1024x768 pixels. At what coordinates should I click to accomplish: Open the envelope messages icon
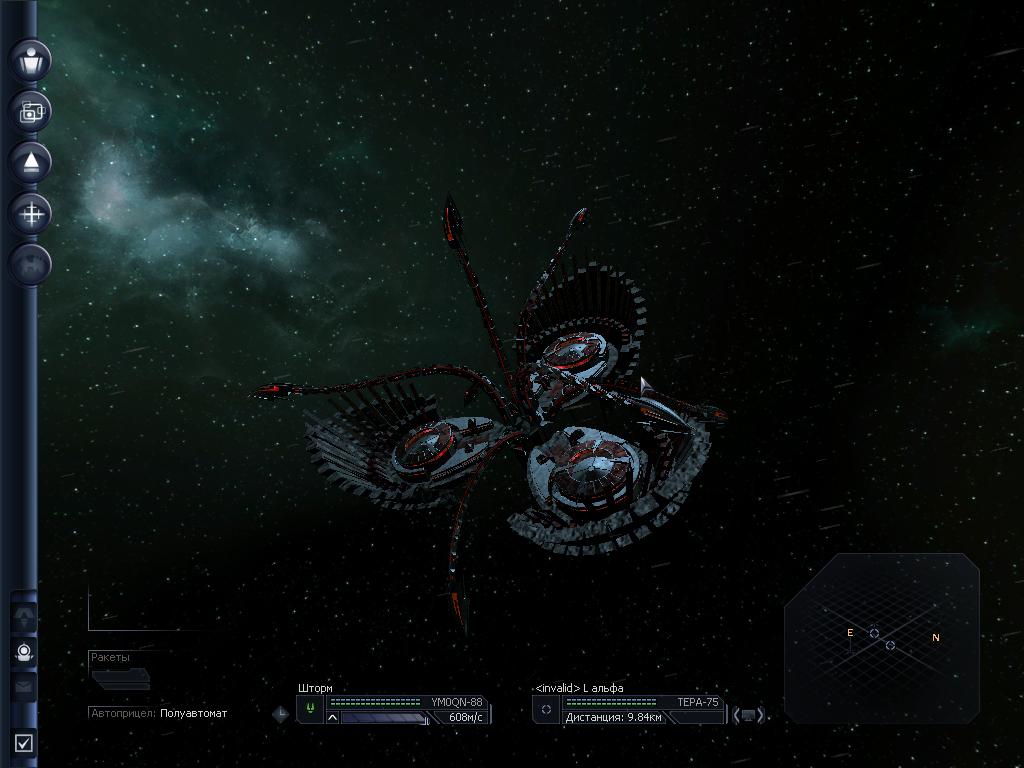tap(24, 688)
